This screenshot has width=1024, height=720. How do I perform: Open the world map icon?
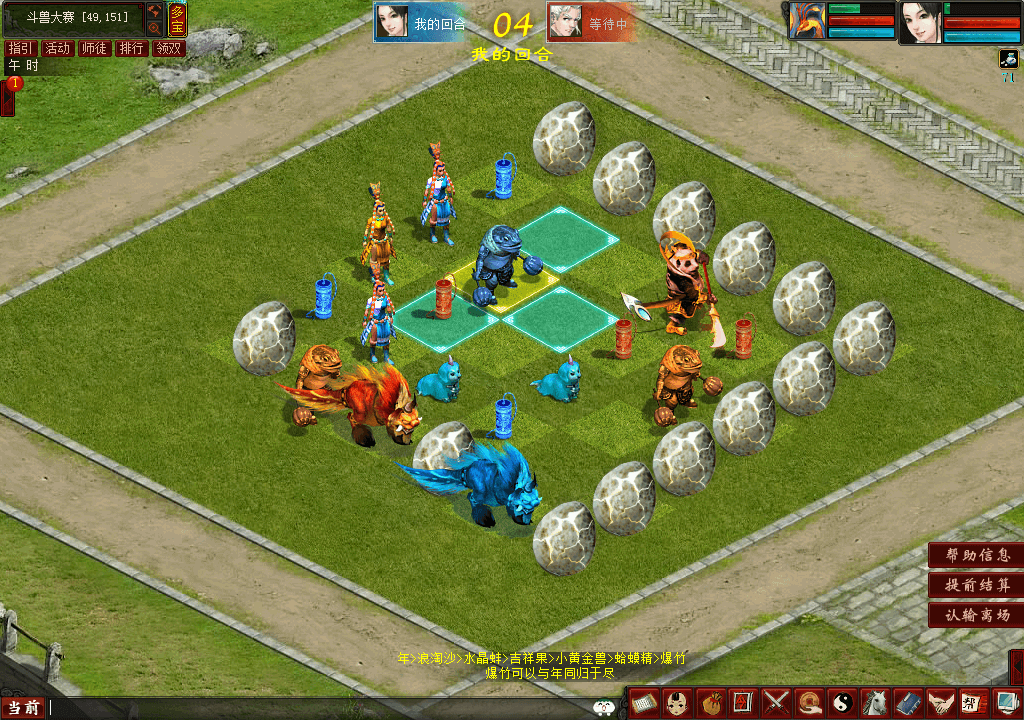(155, 12)
